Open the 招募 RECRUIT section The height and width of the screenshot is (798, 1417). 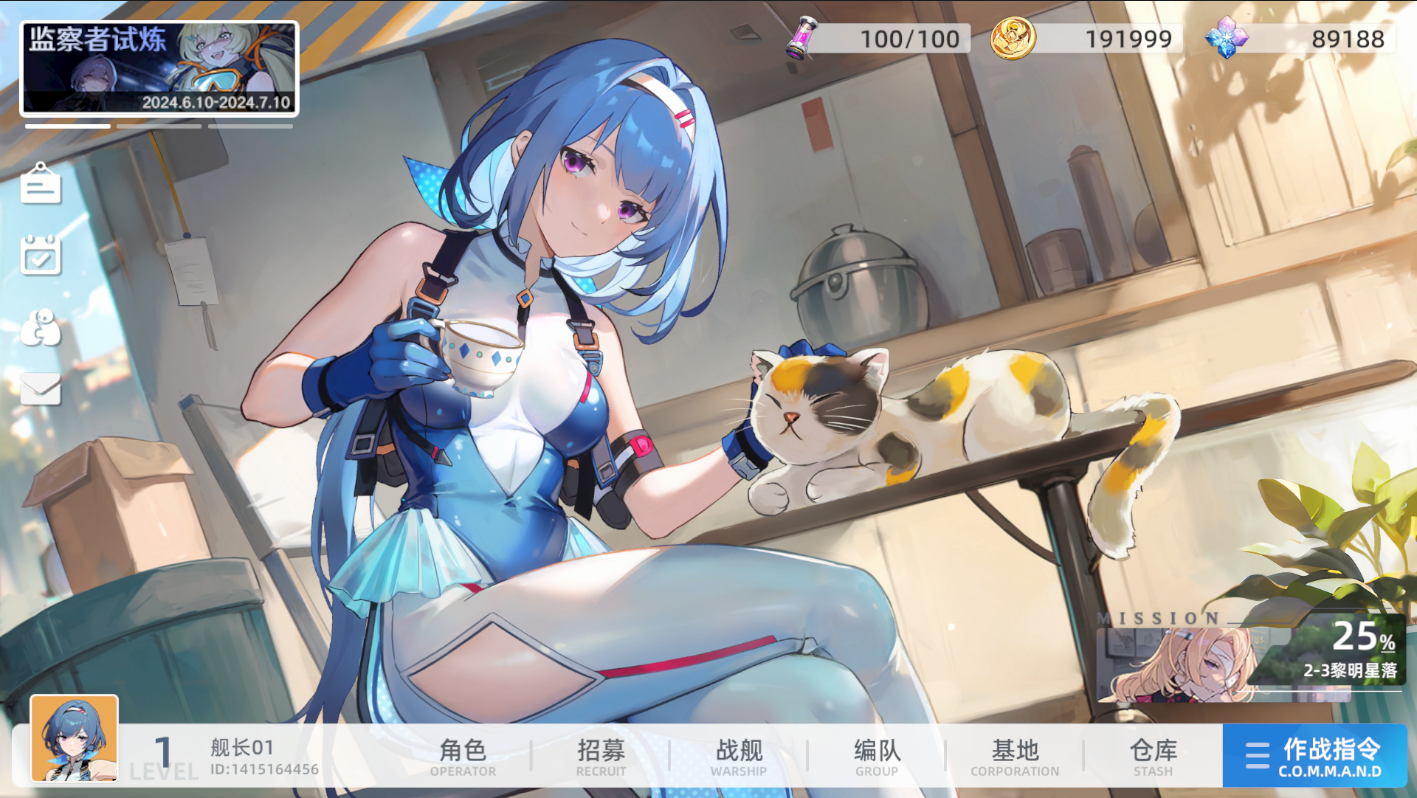tap(601, 756)
